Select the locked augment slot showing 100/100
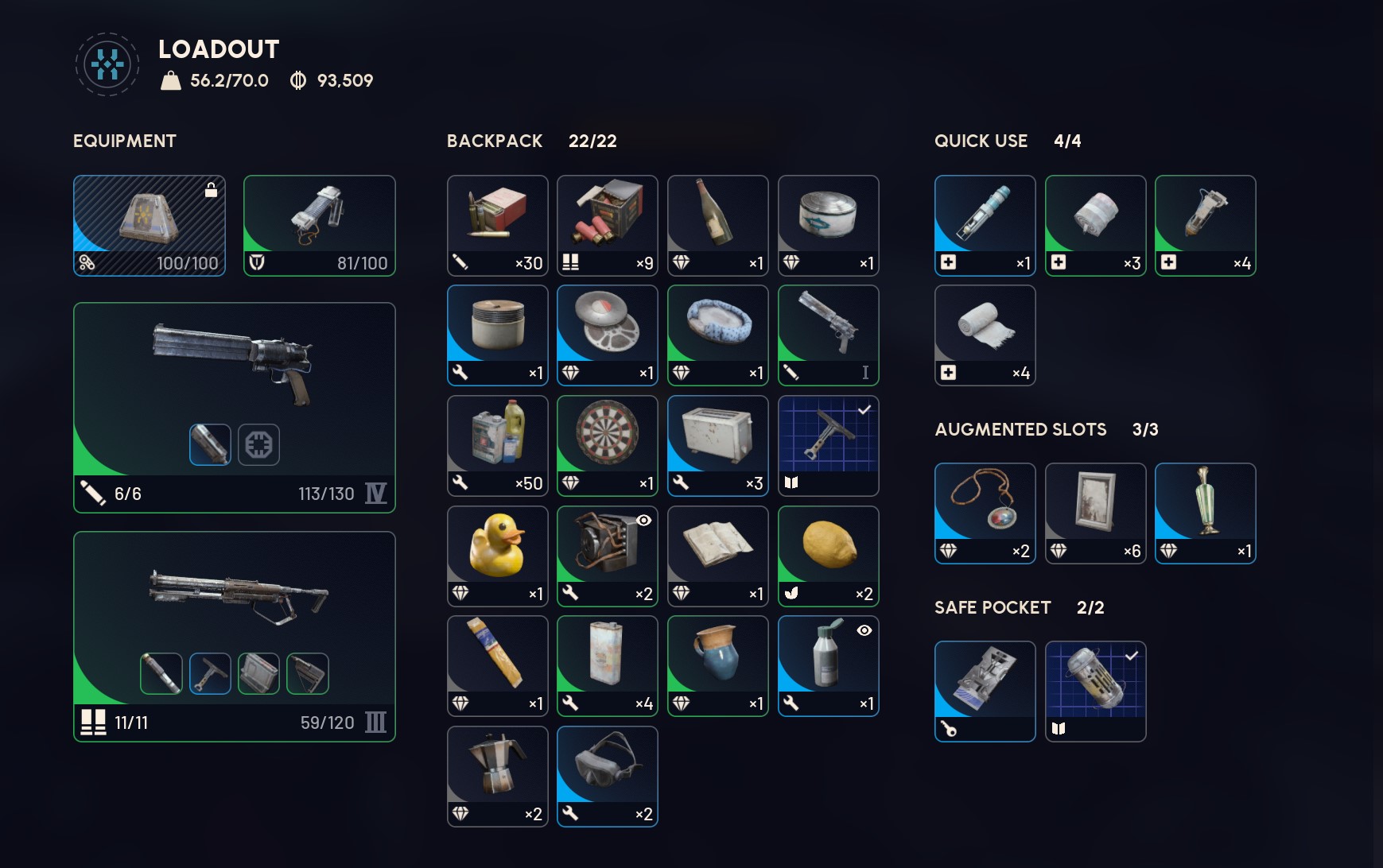Viewport: 1383px width, 868px height. (150, 226)
